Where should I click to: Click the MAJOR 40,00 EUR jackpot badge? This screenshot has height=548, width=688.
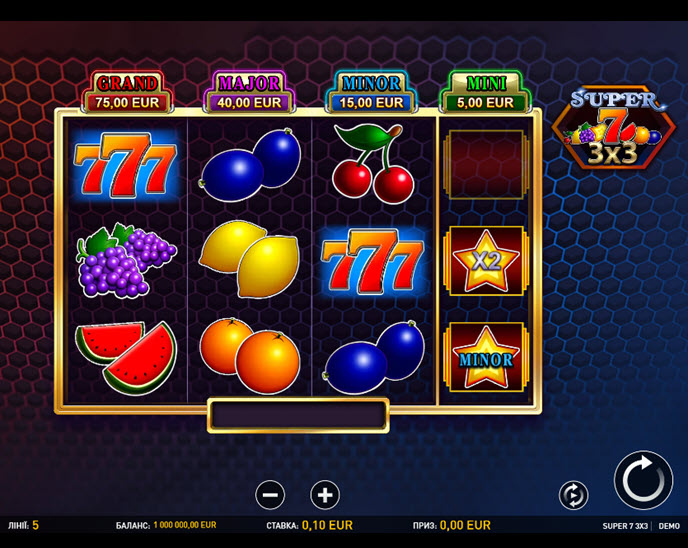(x=249, y=92)
